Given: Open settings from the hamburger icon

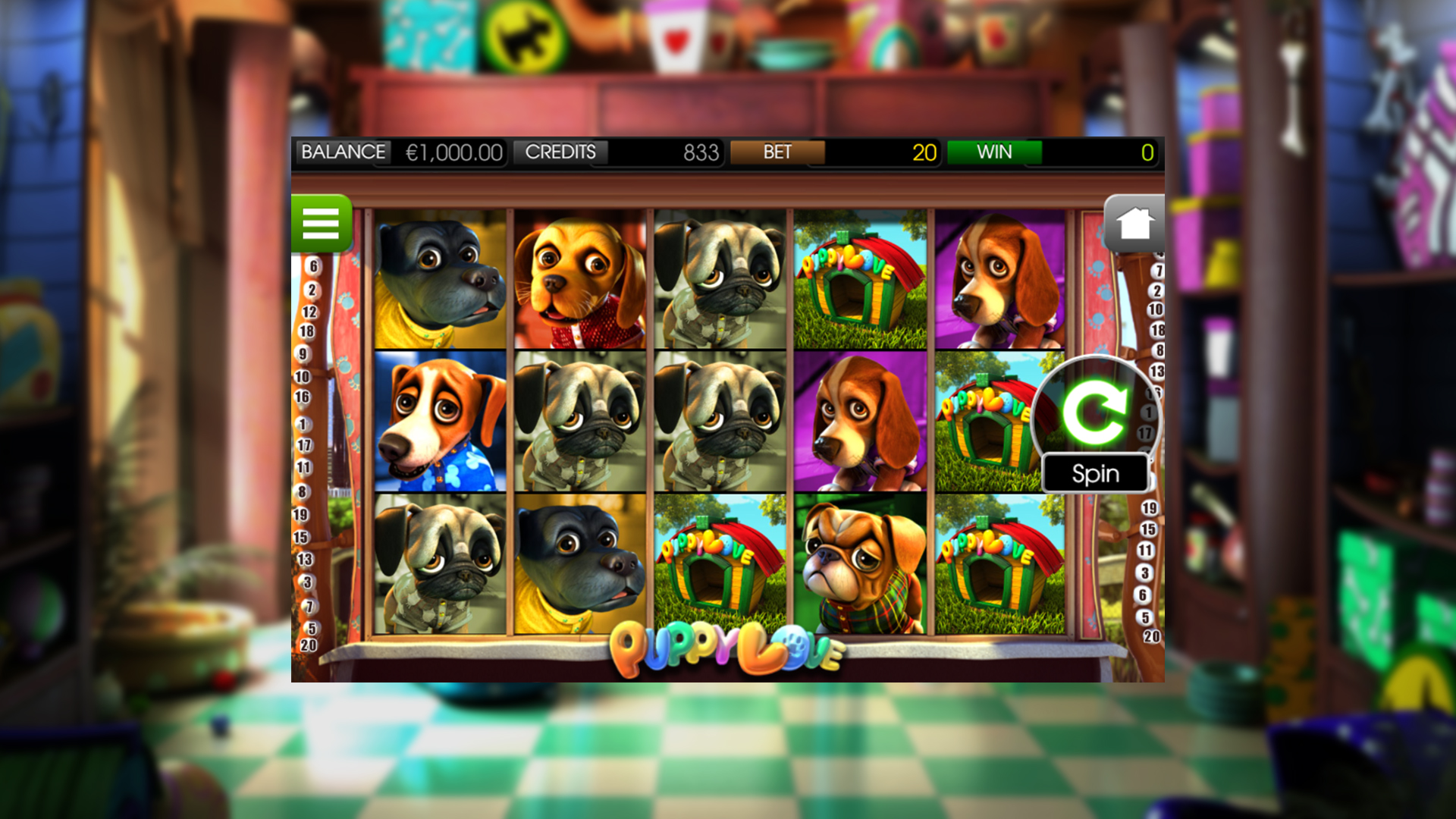Looking at the screenshot, I should tap(322, 225).
